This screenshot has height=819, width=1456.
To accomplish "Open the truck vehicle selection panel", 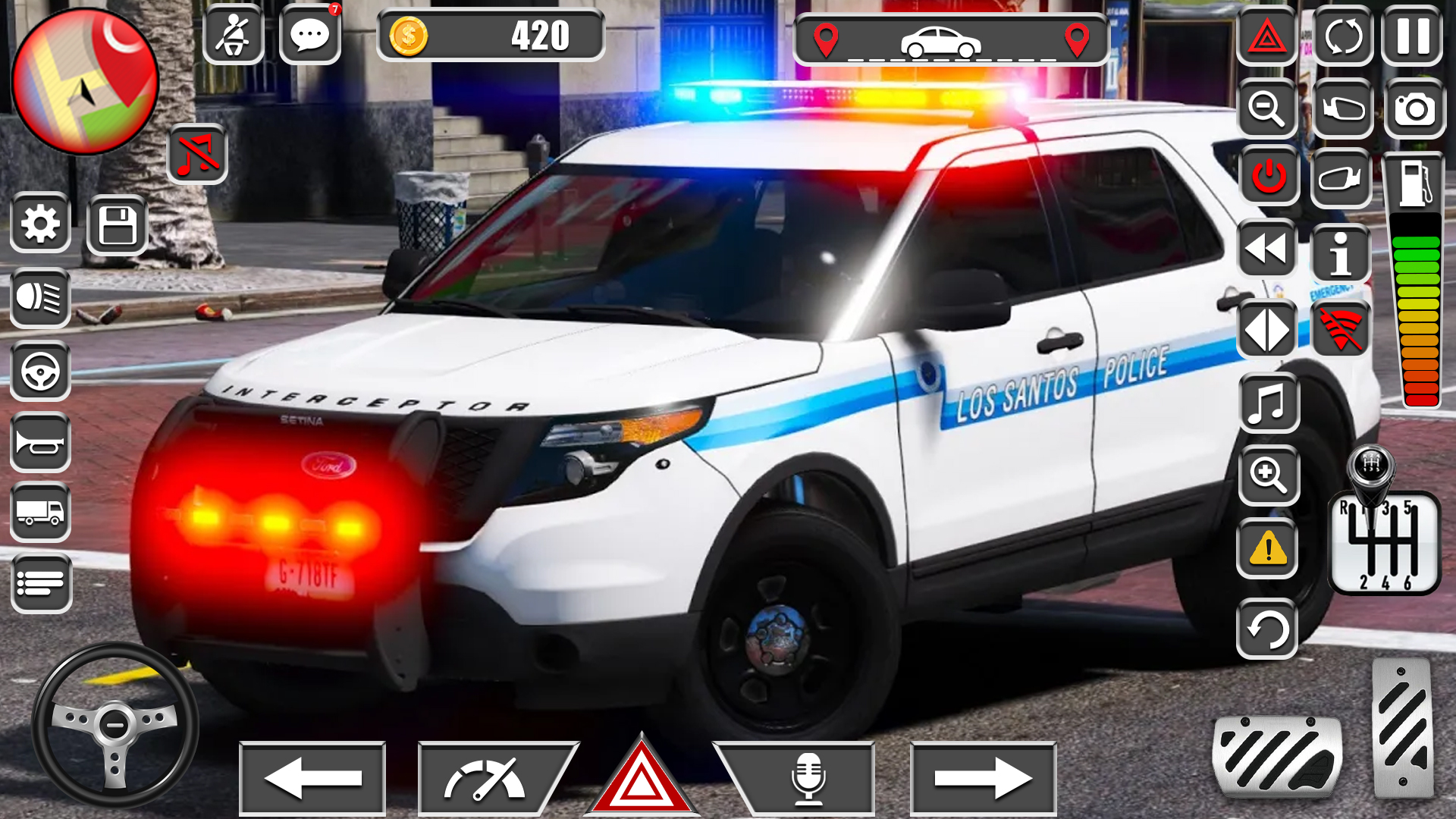I will tap(39, 513).
